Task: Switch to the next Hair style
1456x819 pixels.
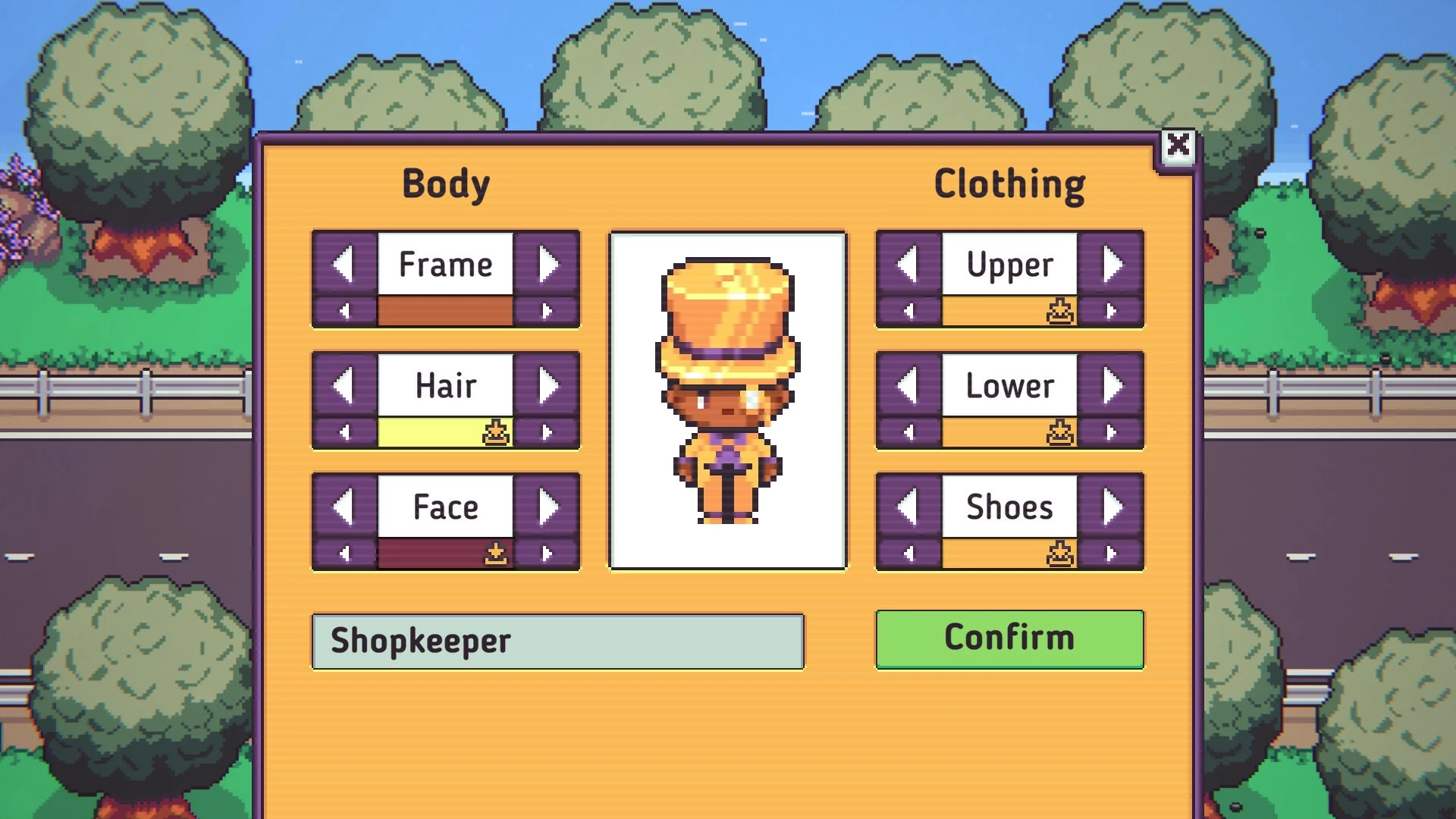Action: [548, 386]
